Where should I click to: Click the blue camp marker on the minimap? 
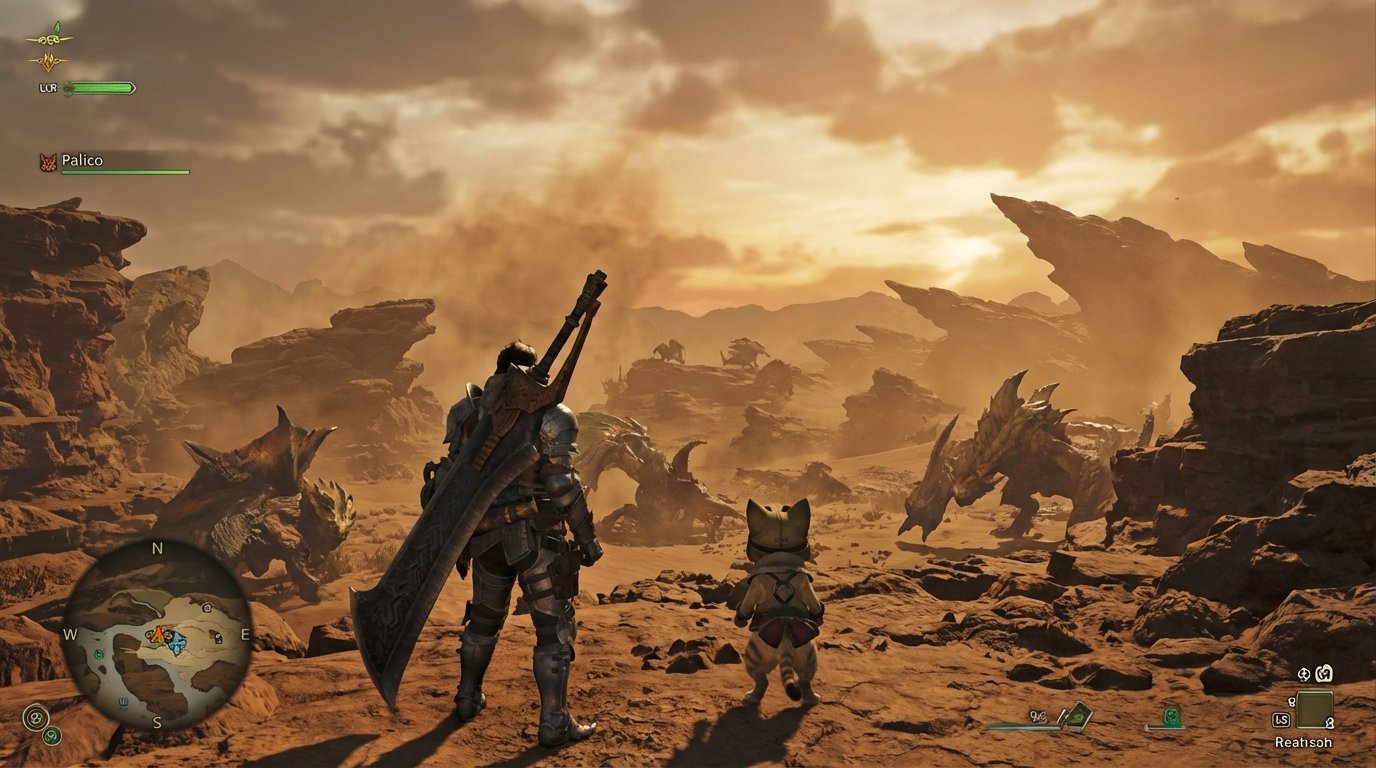(x=178, y=643)
